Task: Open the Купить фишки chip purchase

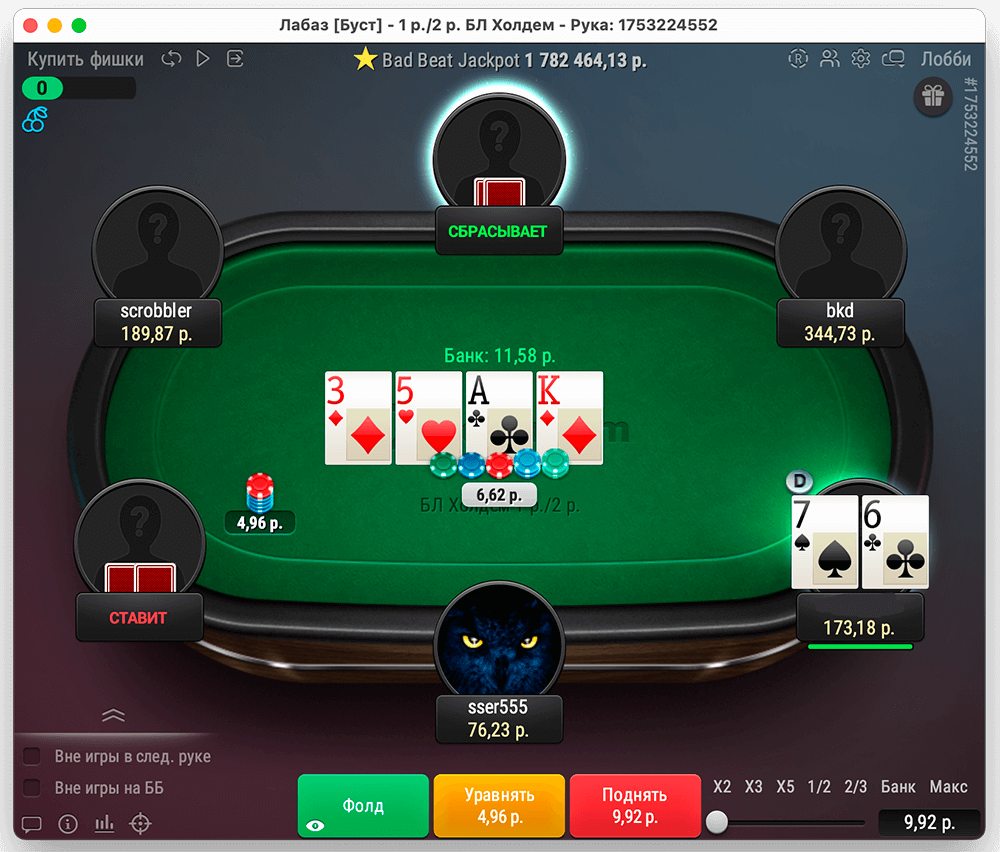Action: click(x=85, y=59)
